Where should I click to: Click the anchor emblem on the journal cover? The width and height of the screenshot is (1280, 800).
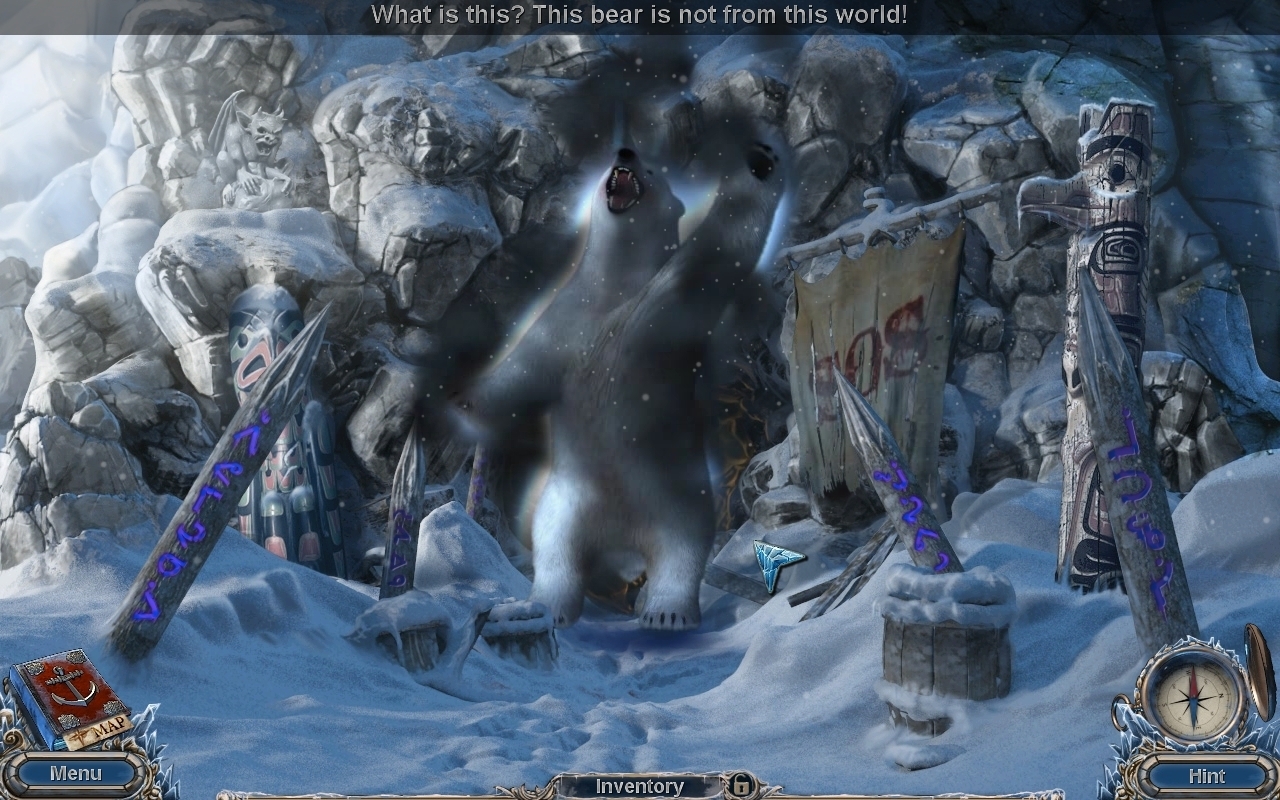(x=68, y=685)
